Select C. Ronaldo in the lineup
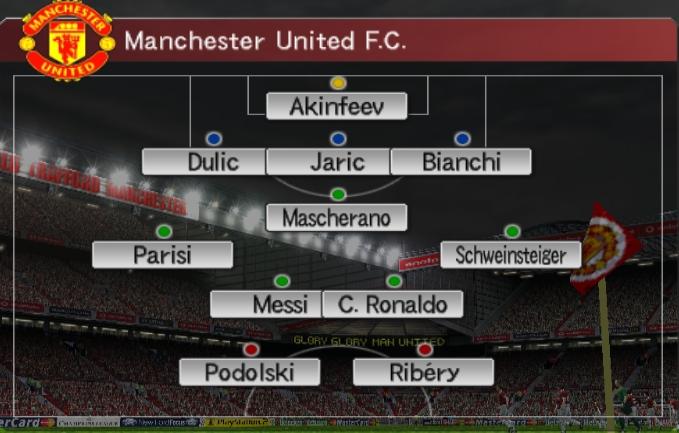This screenshot has width=679, height=433. pyautogui.click(x=393, y=303)
